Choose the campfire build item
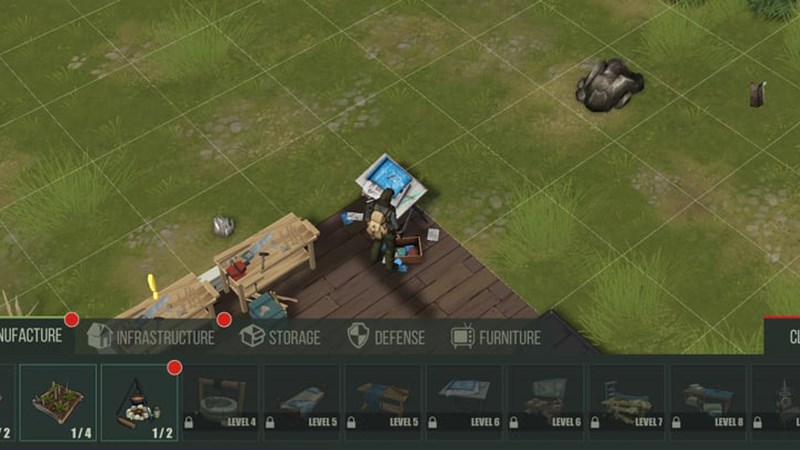Image resolution: width=800 pixels, height=450 pixels. click(x=139, y=402)
